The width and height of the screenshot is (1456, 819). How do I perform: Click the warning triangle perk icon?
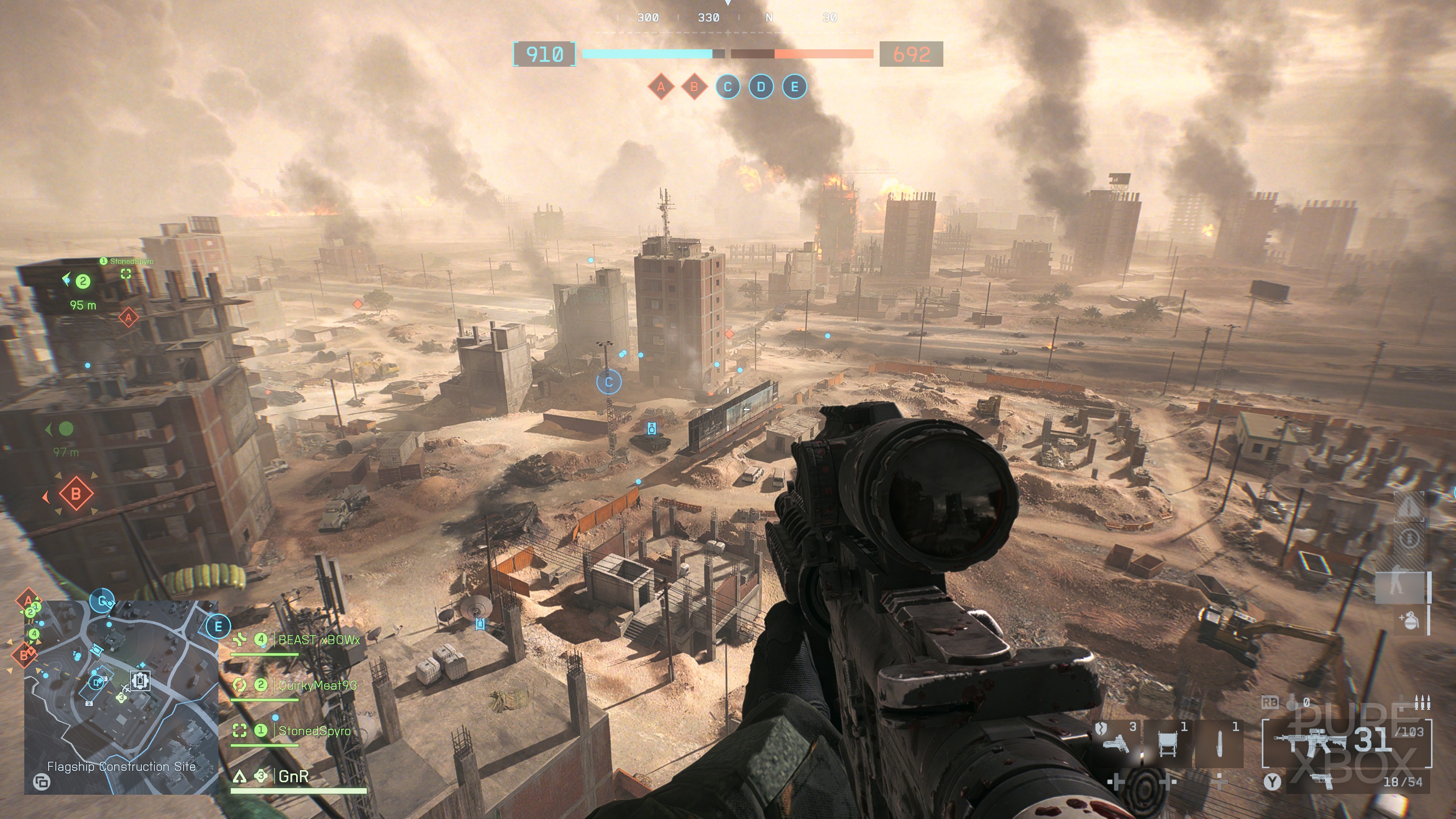1409,507
